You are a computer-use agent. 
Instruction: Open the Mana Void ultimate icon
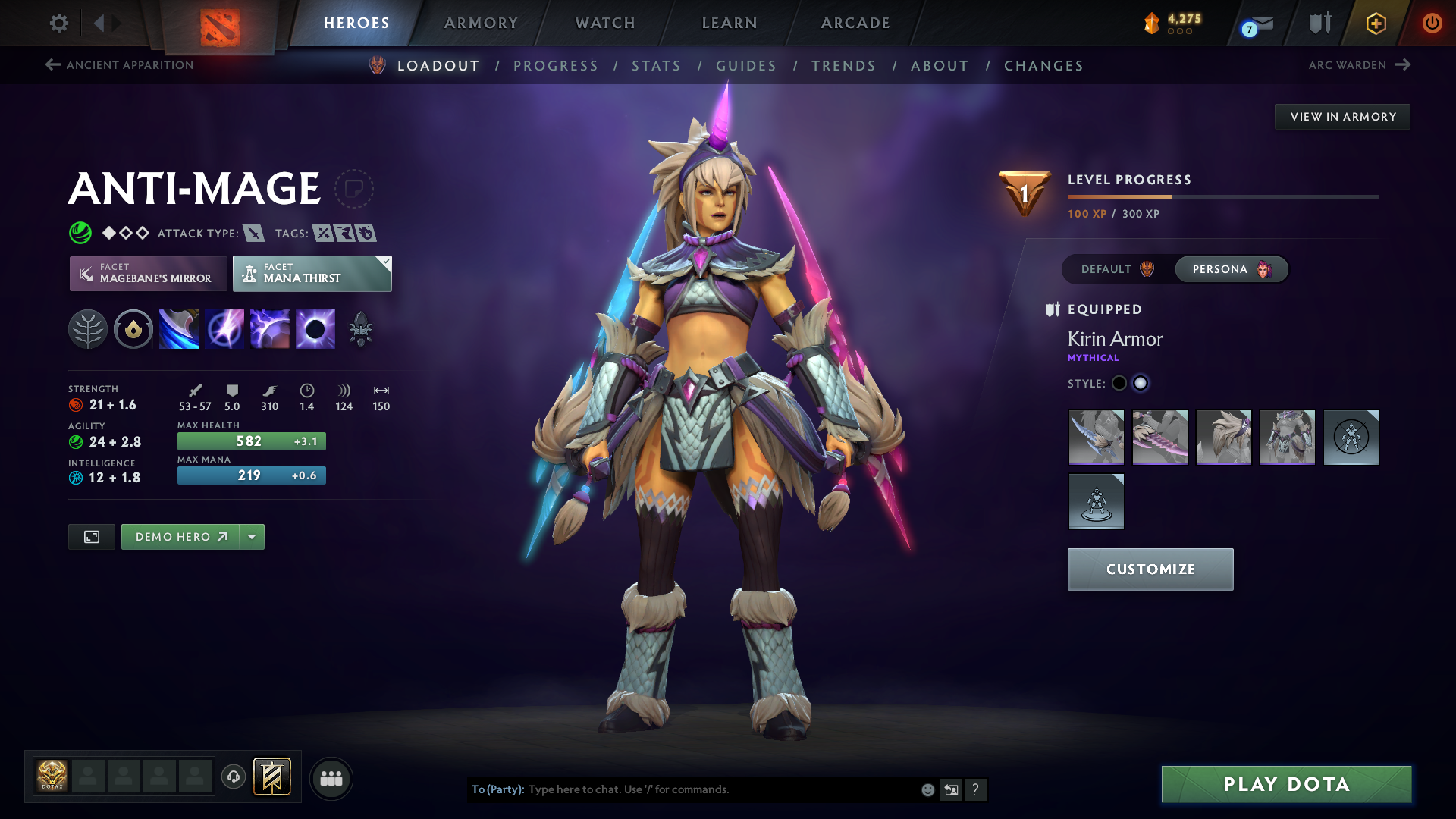pos(315,328)
